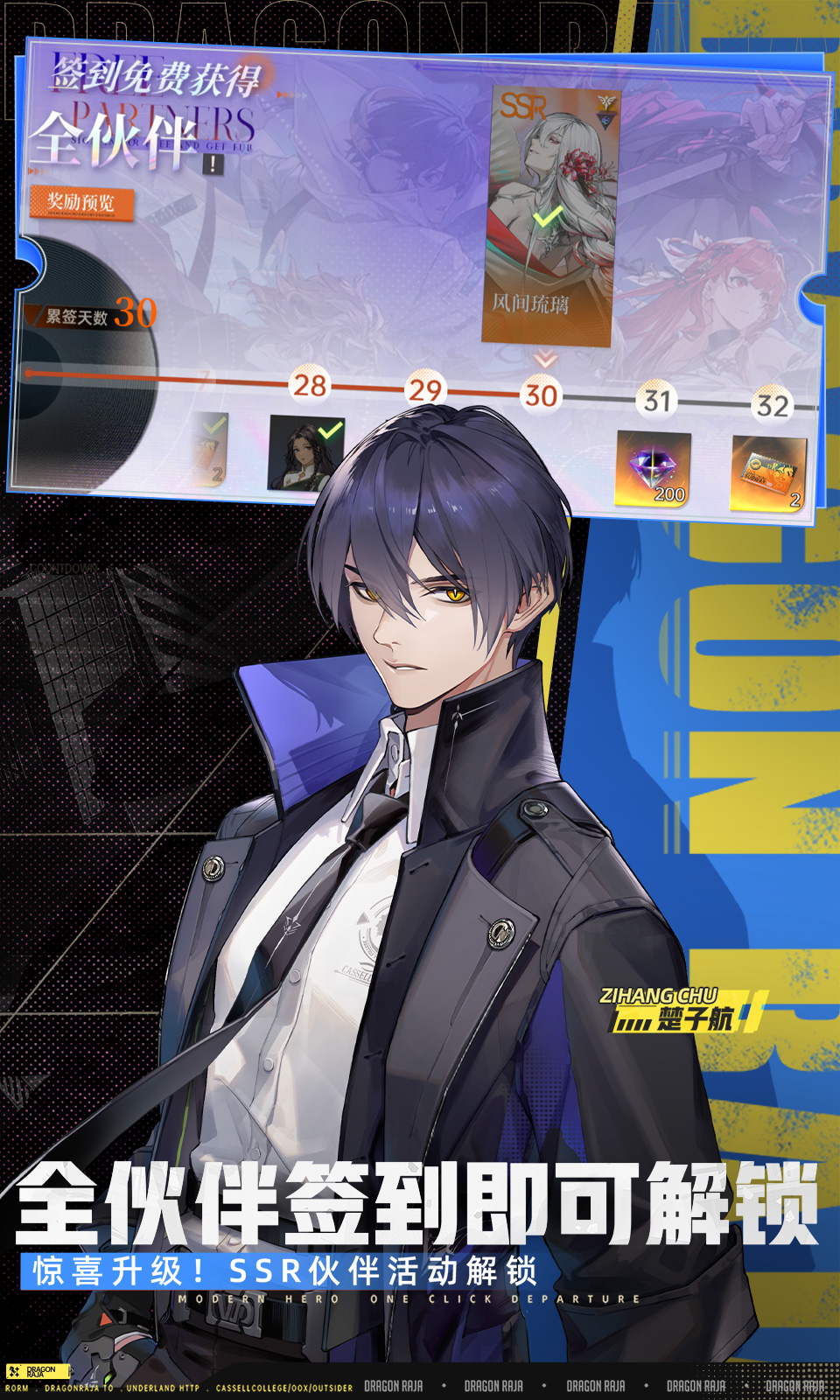Click the day 31 sign-in marker

tap(656, 400)
